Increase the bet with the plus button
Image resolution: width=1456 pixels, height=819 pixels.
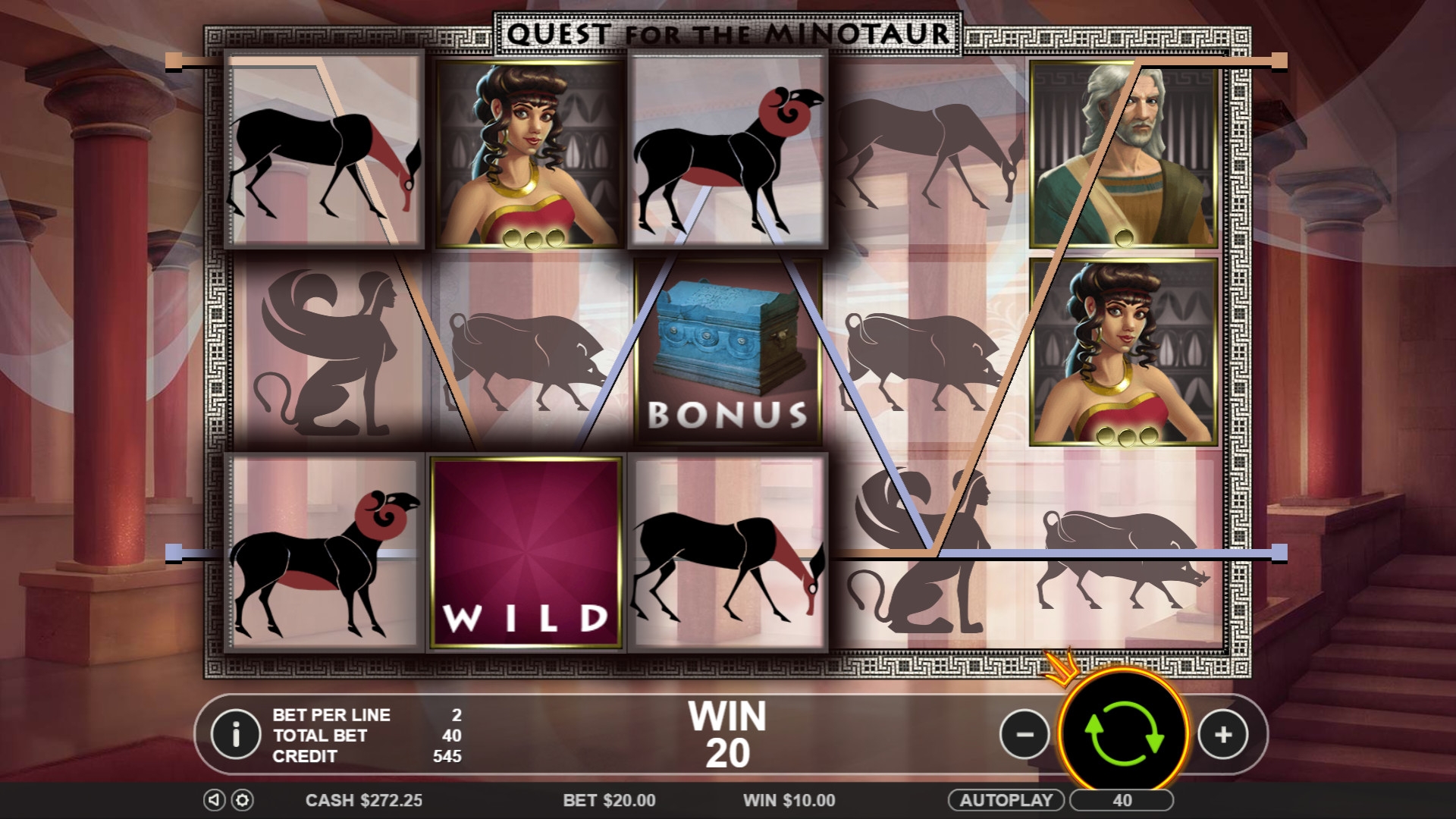point(1222,734)
